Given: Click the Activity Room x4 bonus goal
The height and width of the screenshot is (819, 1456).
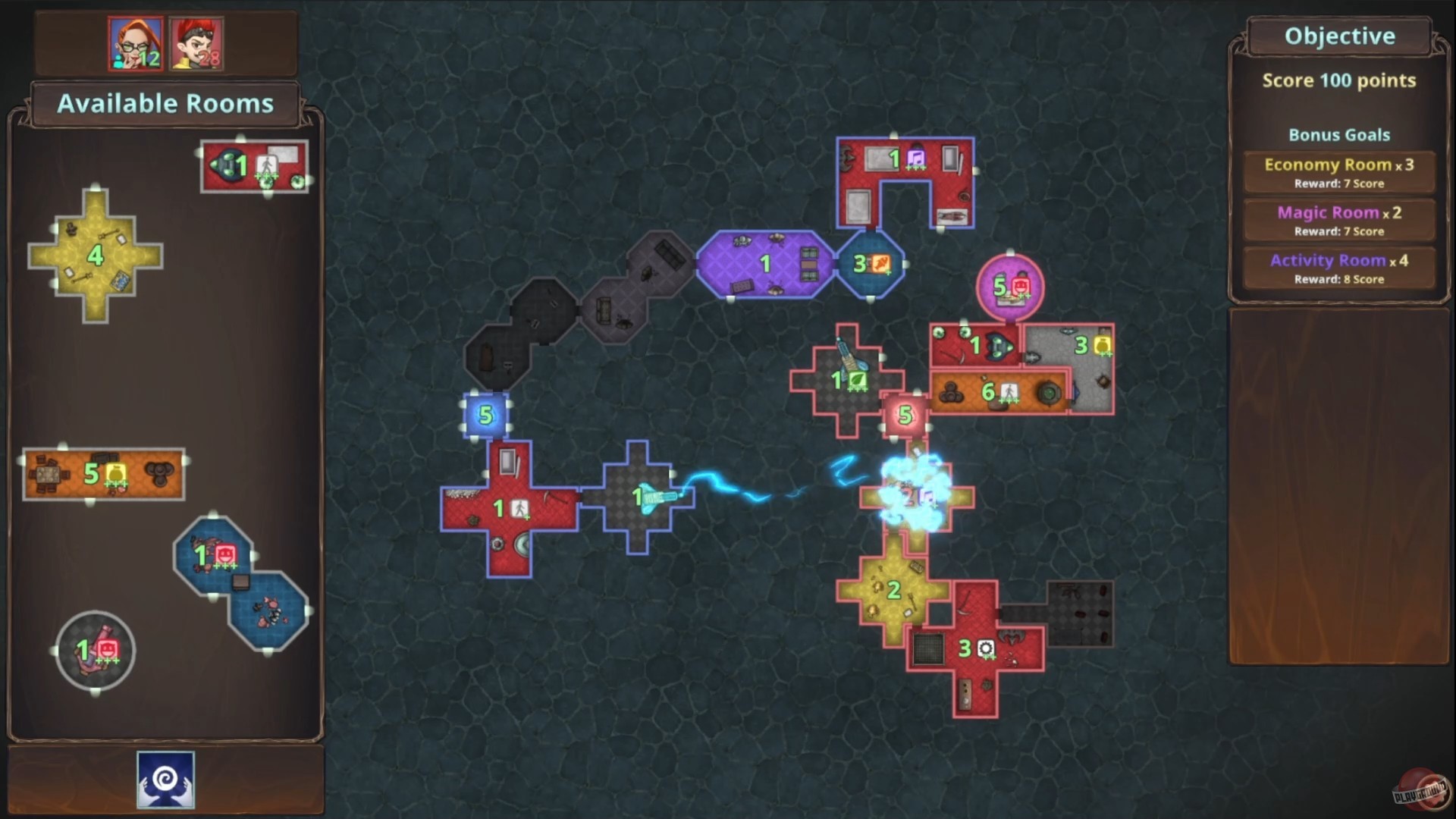Looking at the screenshot, I should pos(1338,268).
